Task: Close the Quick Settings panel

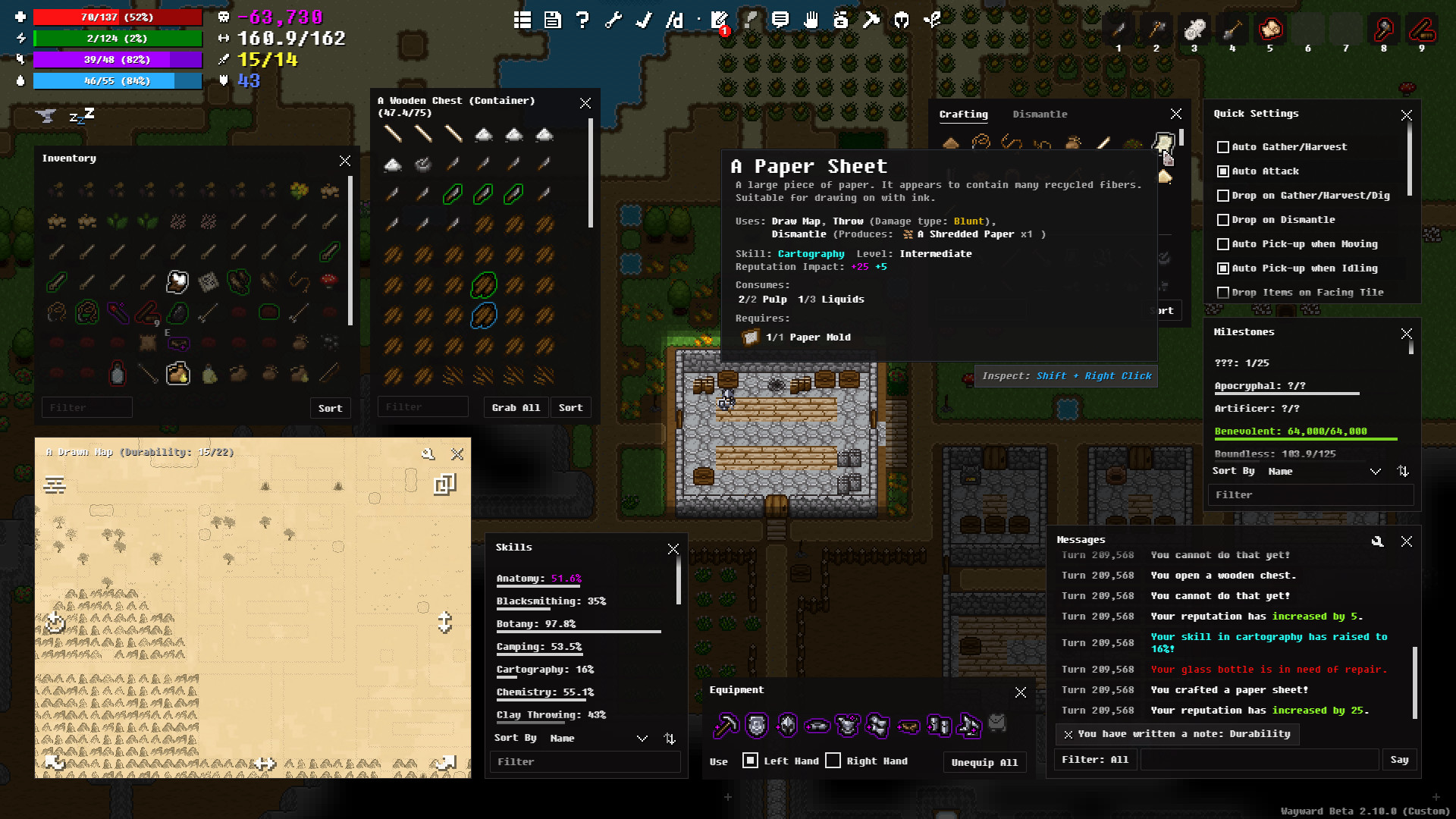Action: coord(1407,115)
